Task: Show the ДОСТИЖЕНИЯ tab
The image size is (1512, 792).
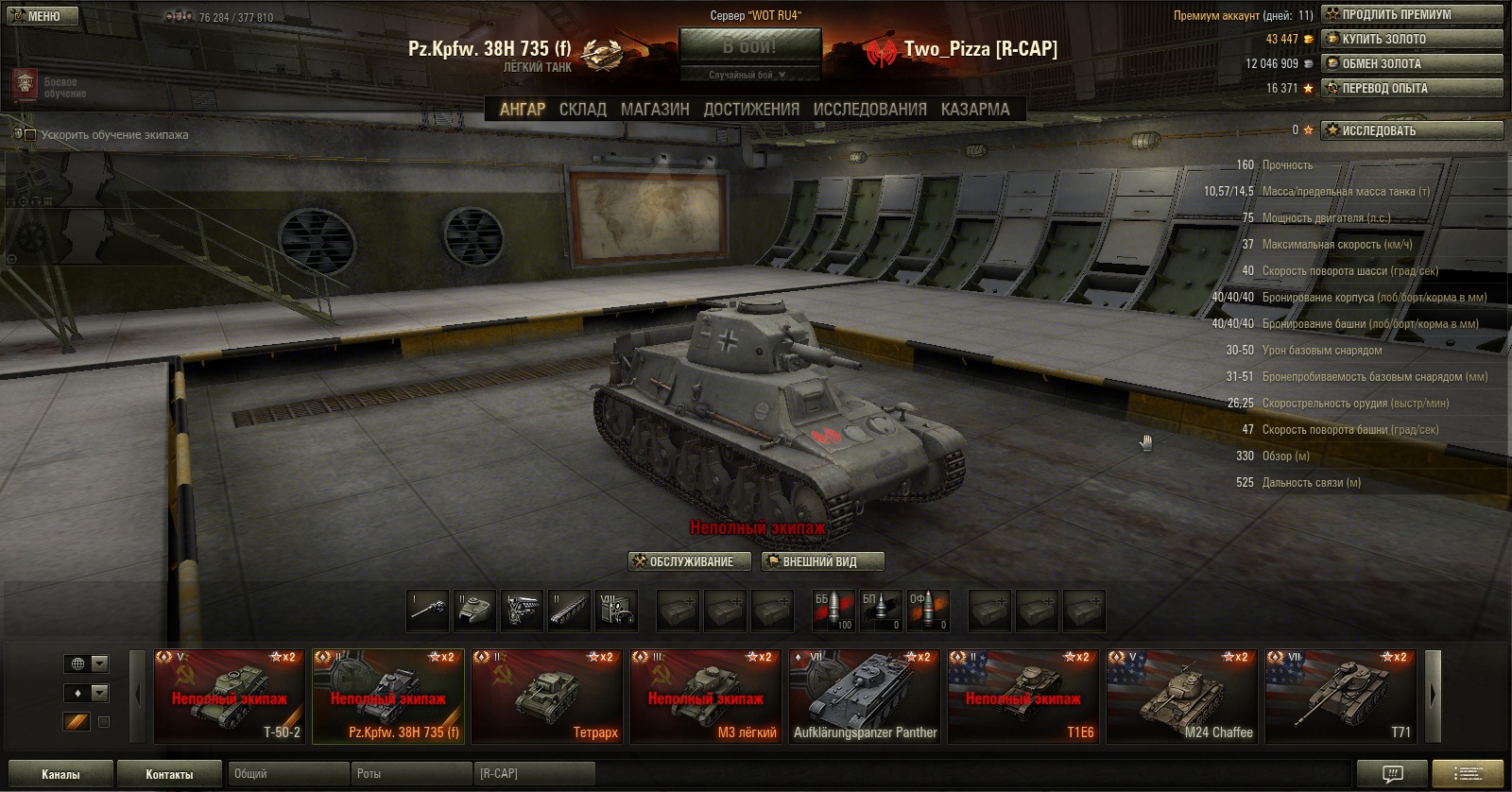Action: [751, 110]
